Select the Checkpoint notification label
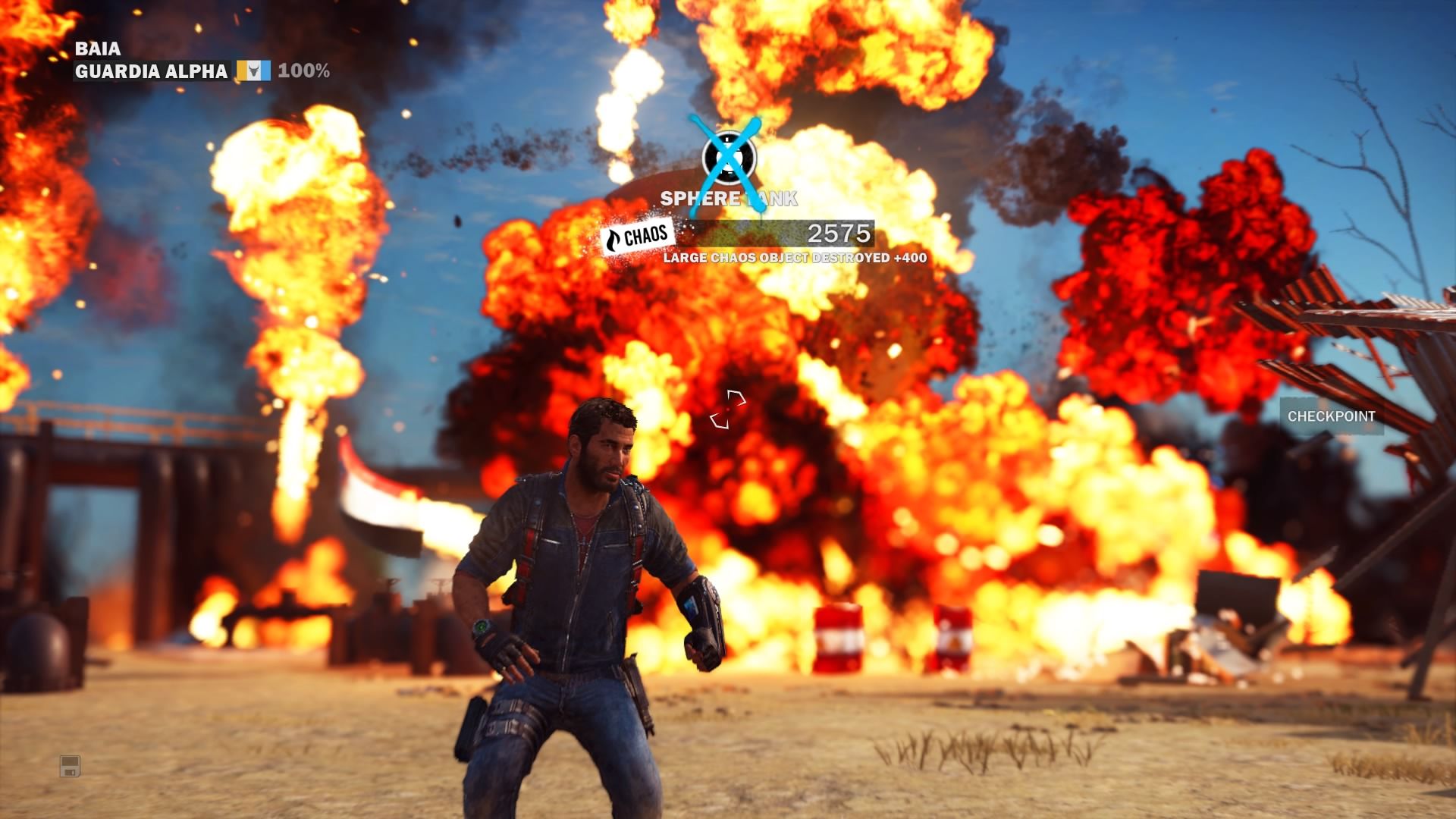Image resolution: width=1456 pixels, height=819 pixels. click(x=1331, y=416)
